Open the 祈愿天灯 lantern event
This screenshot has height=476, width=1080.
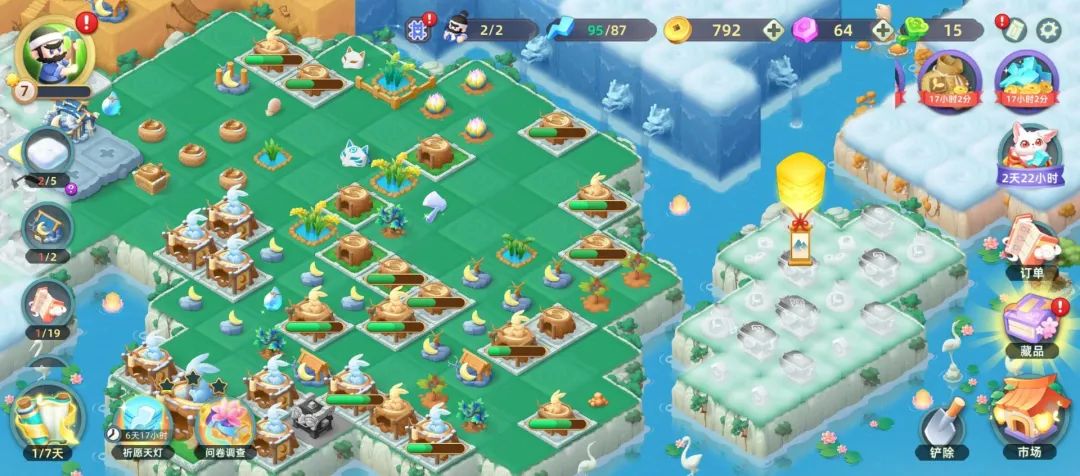click(x=141, y=420)
